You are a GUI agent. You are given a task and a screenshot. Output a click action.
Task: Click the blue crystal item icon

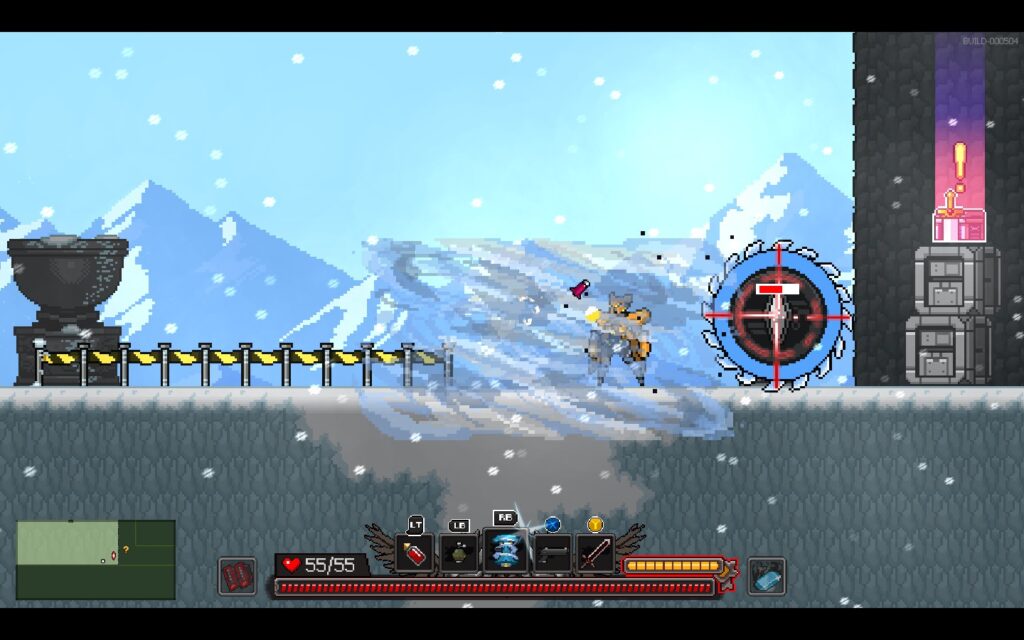(767, 576)
